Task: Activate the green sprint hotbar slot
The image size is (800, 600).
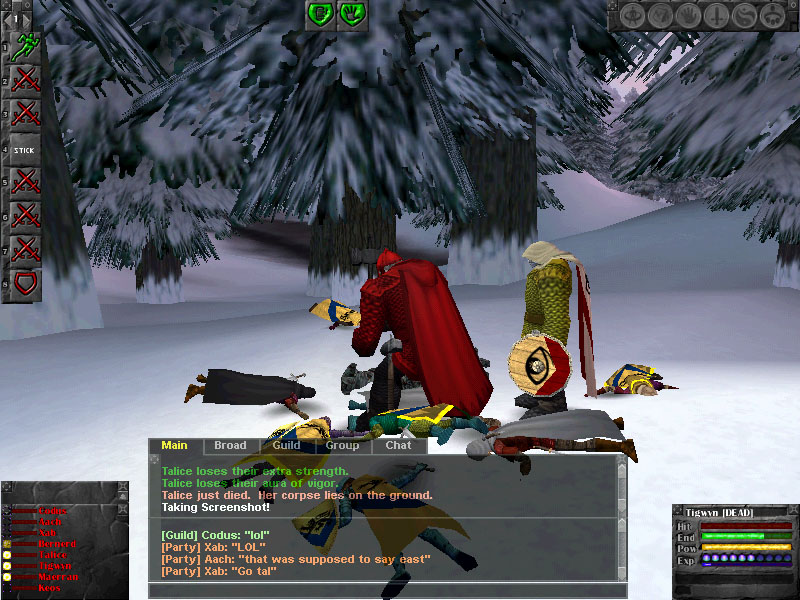Action: [24, 47]
